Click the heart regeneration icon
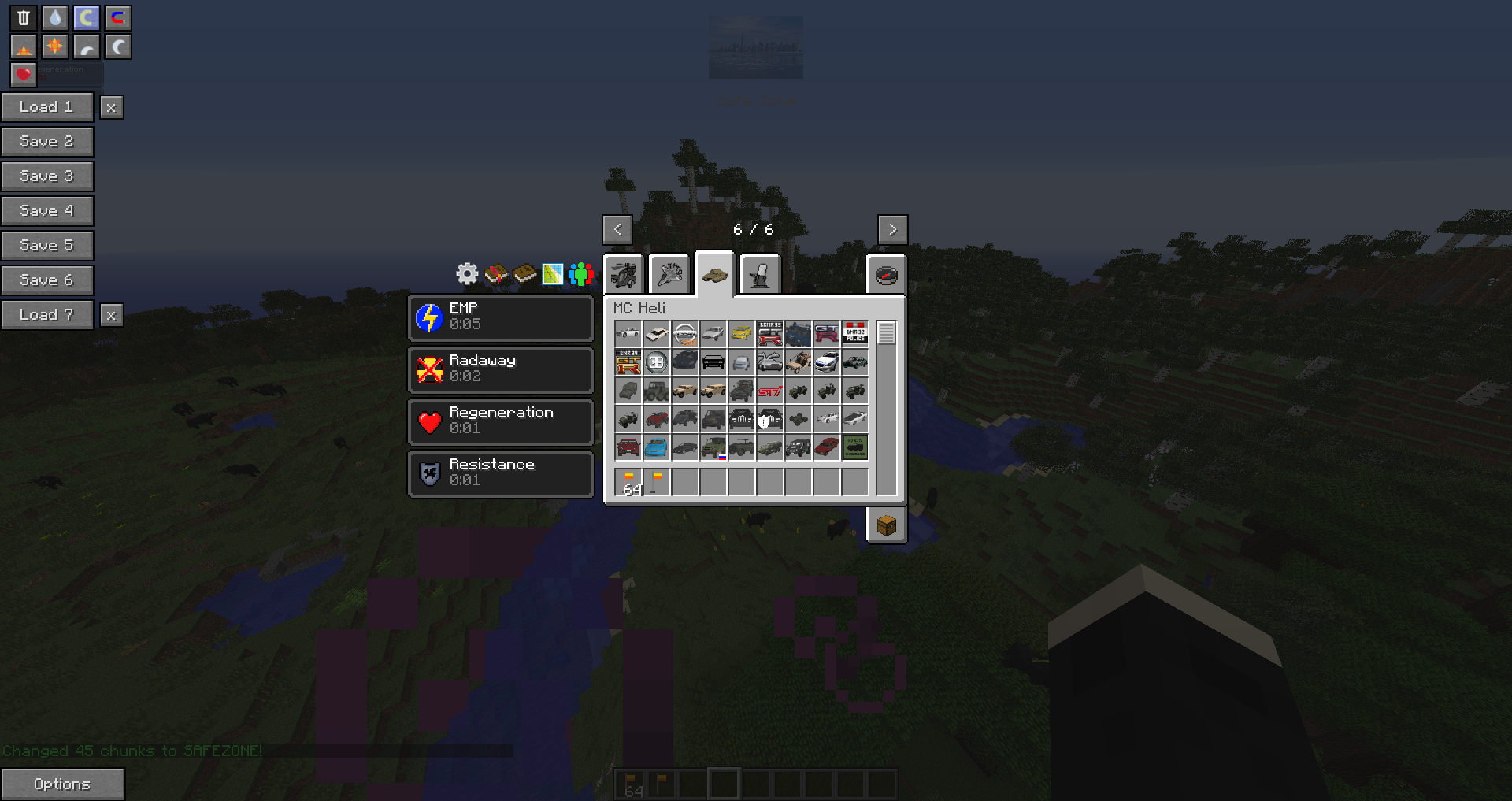 tap(23, 75)
